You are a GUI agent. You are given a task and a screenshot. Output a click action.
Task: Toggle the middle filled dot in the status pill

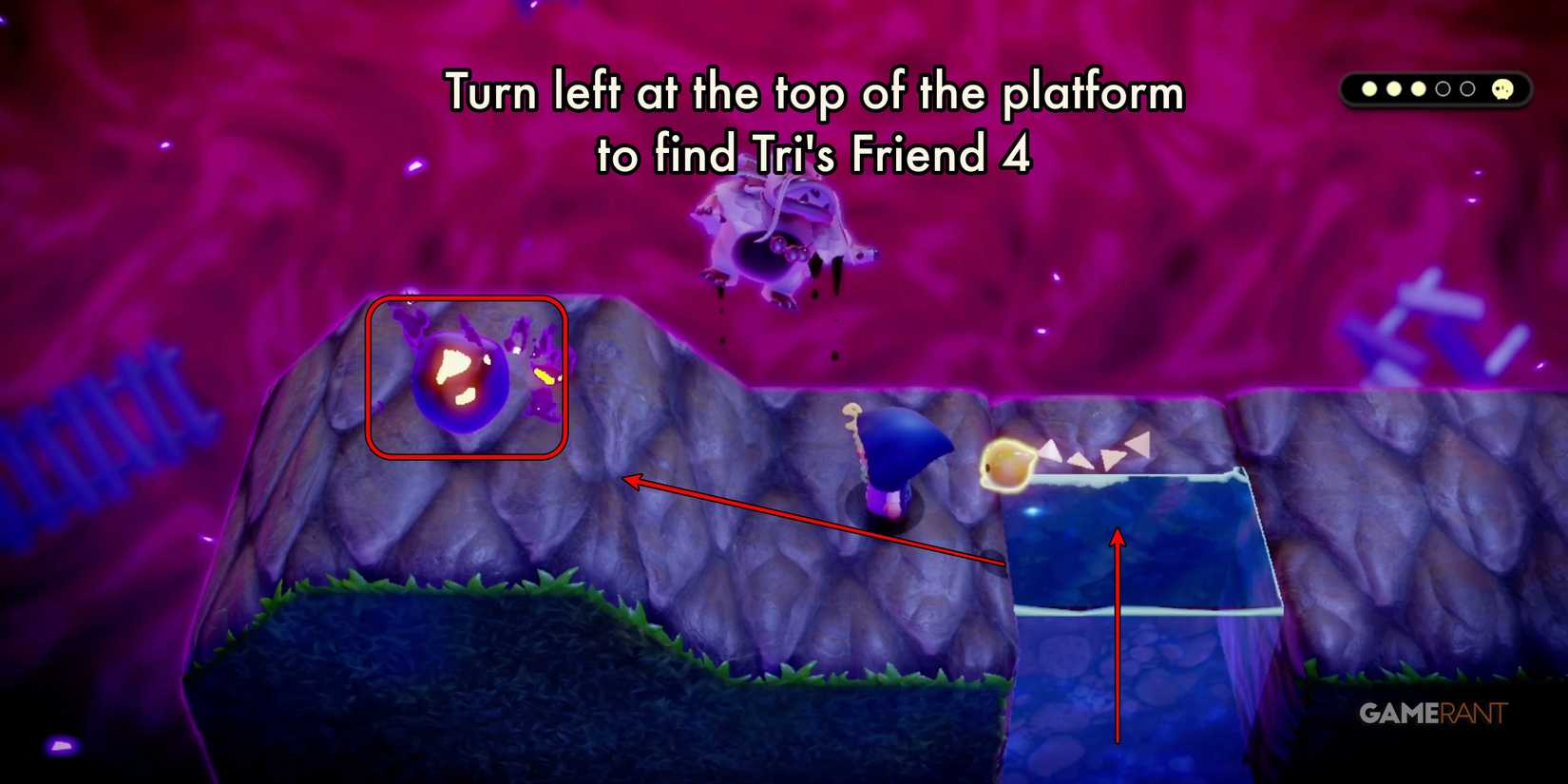coord(1394,88)
